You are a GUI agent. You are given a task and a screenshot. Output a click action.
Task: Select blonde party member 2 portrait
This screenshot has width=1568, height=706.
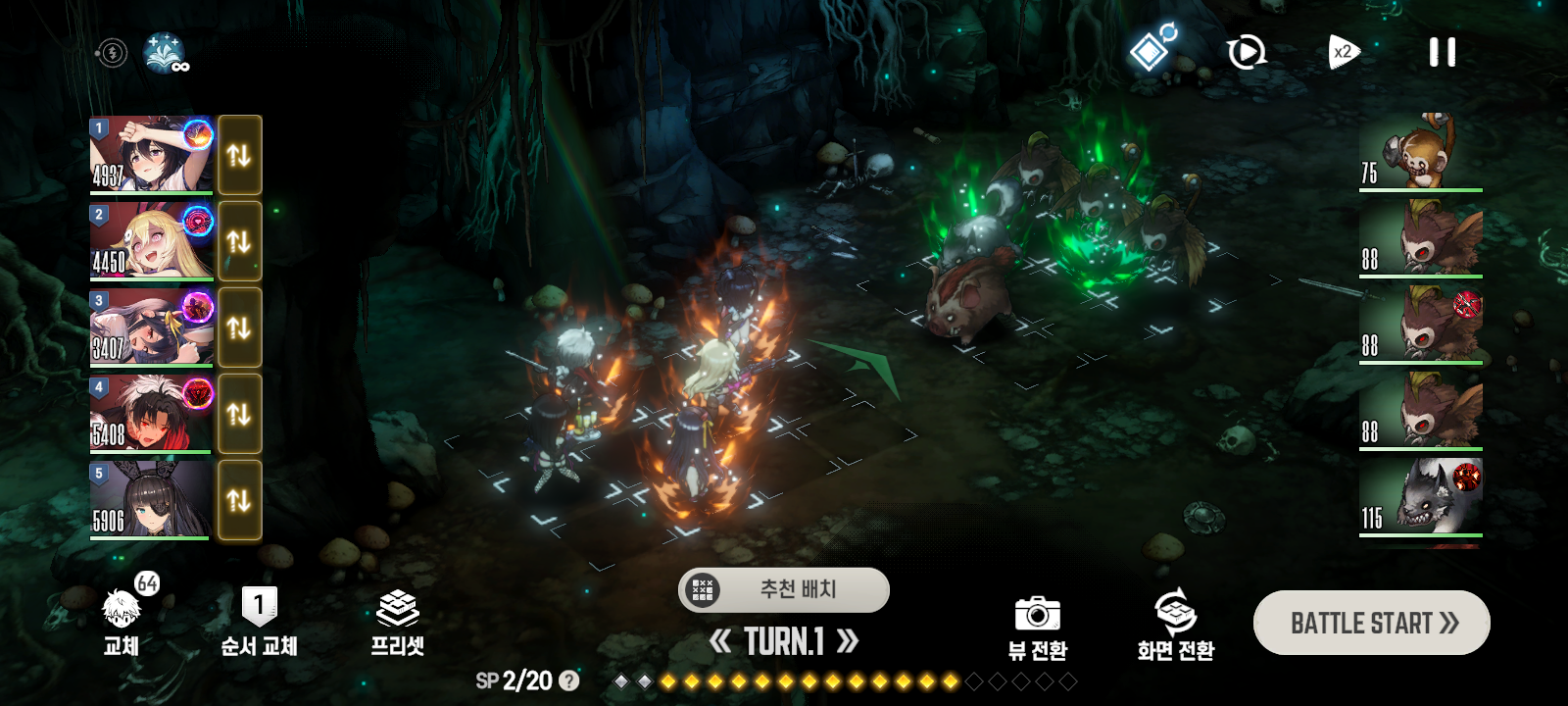click(x=151, y=240)
